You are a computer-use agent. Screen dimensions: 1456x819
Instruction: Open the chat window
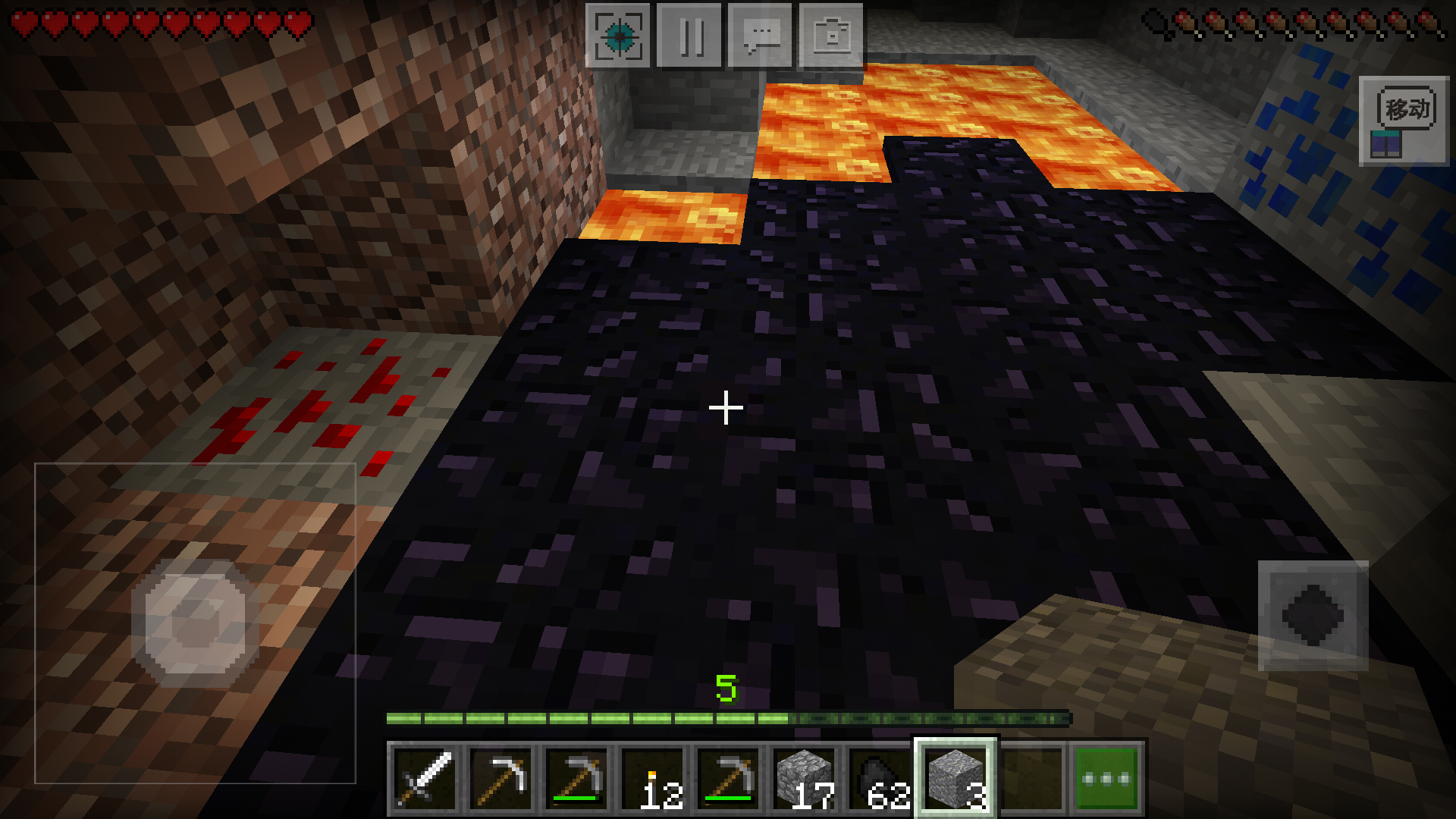point(760,36)
